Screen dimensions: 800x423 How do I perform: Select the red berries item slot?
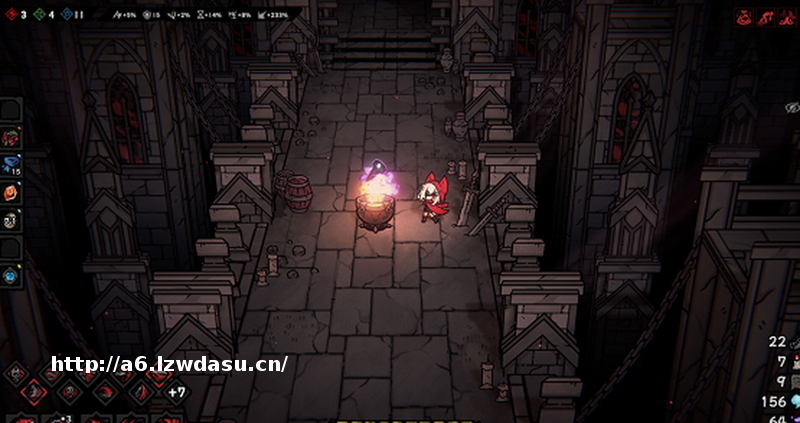pyautogui.click(x=11, y=138)
